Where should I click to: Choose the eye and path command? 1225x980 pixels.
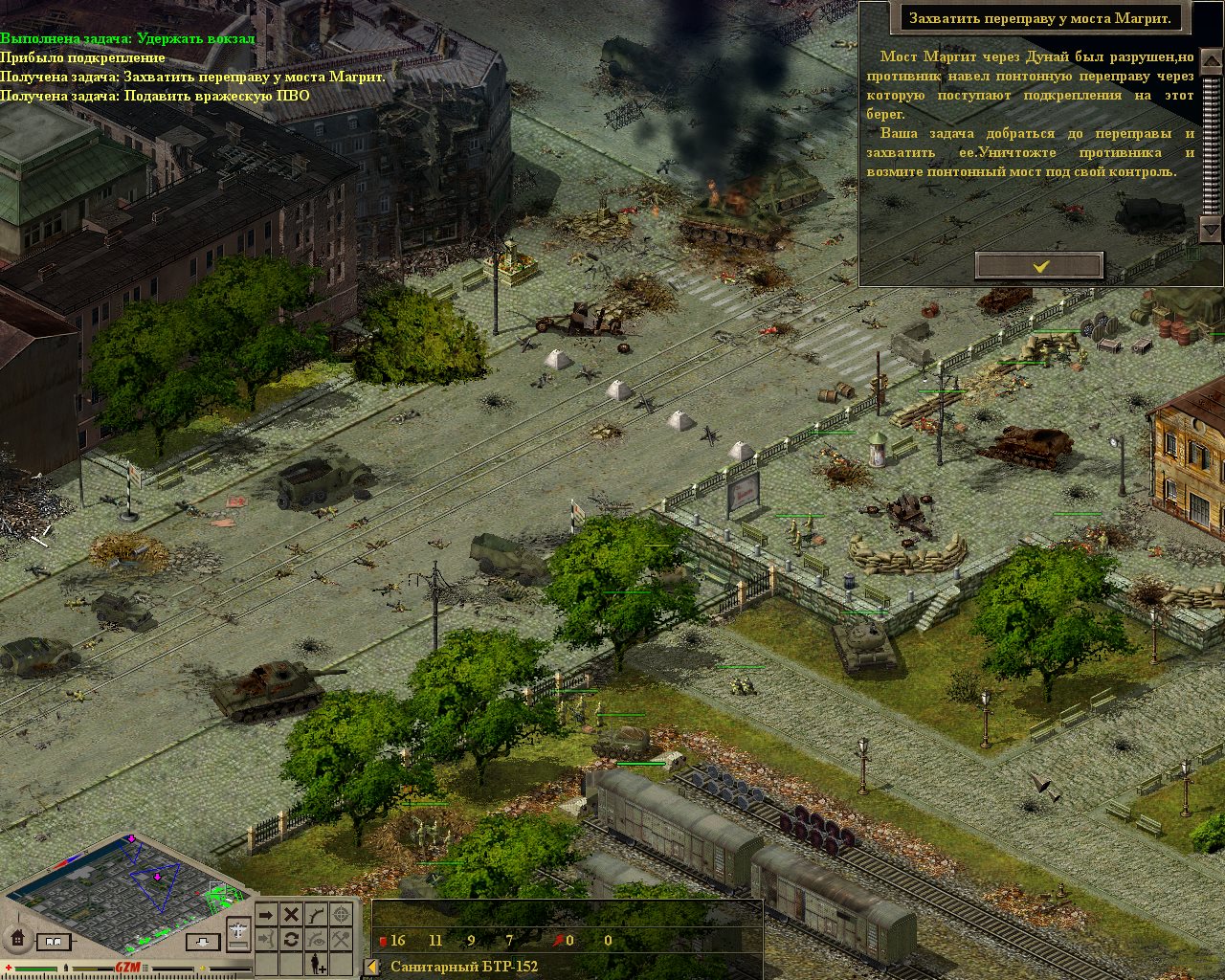pos(316,940)
